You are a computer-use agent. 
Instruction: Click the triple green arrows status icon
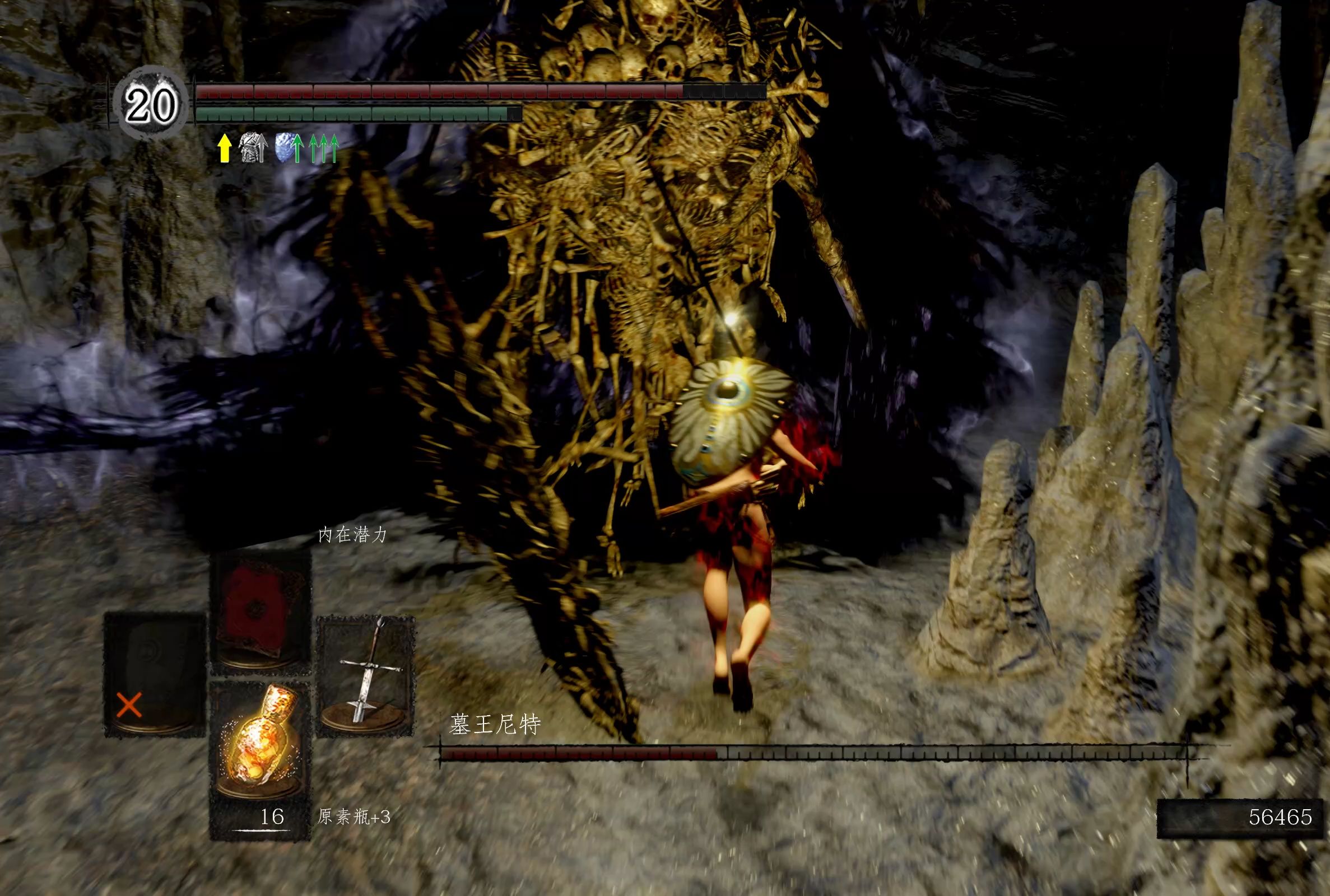(324, 148)
